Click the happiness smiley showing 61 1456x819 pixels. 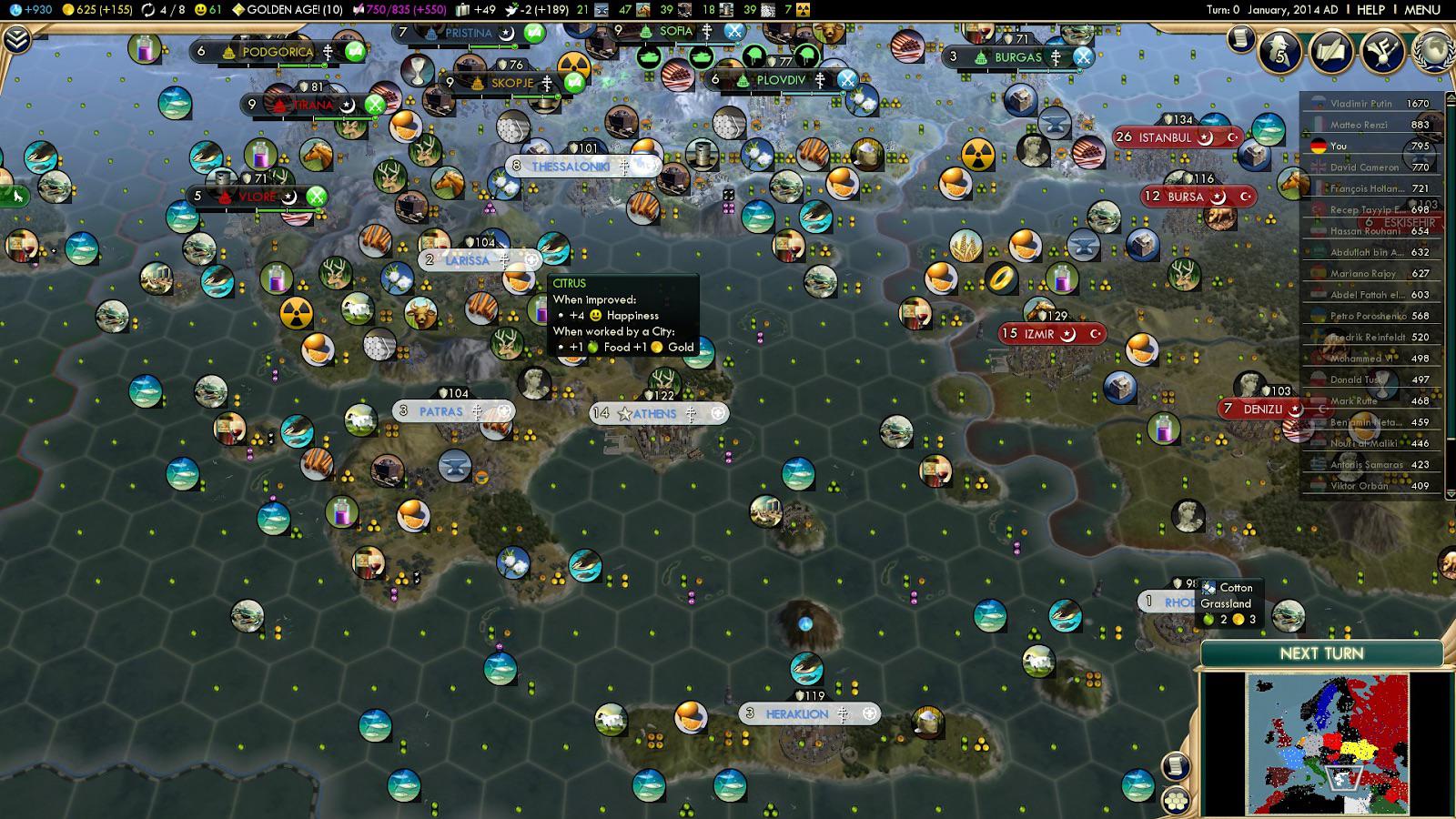[x=199, y=11]
